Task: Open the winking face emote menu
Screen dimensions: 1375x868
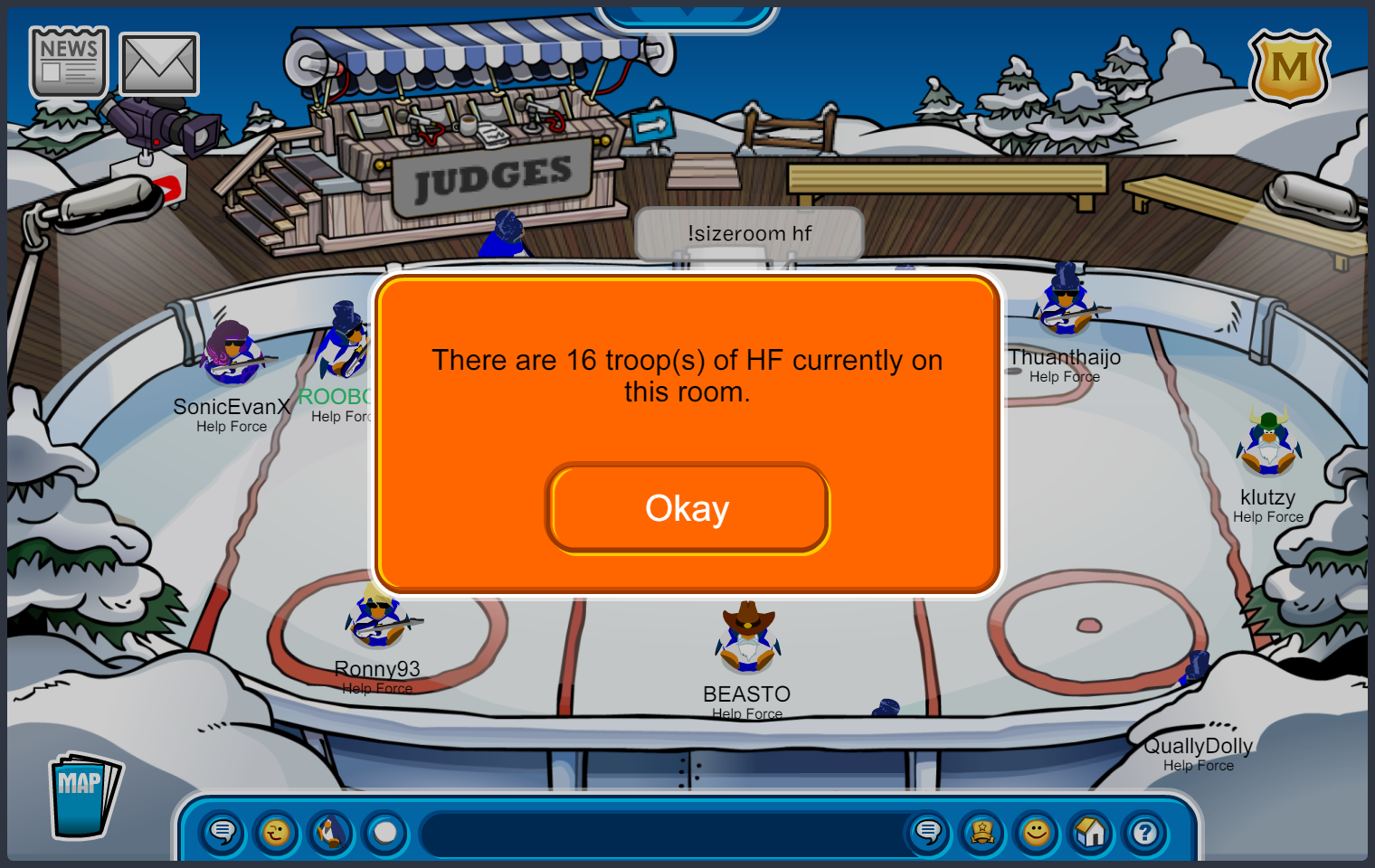Action: pos(277,832)
